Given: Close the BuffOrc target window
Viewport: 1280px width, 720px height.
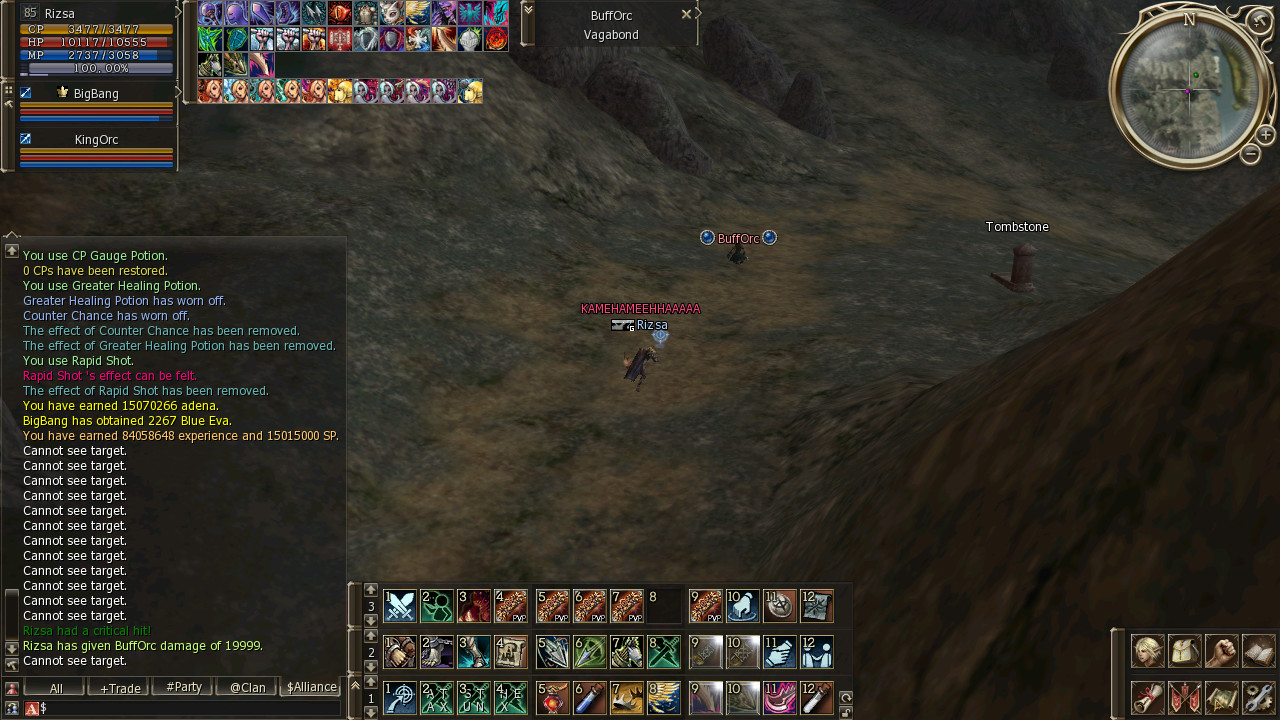Looking at the screenshot, I should pos(686,14).
